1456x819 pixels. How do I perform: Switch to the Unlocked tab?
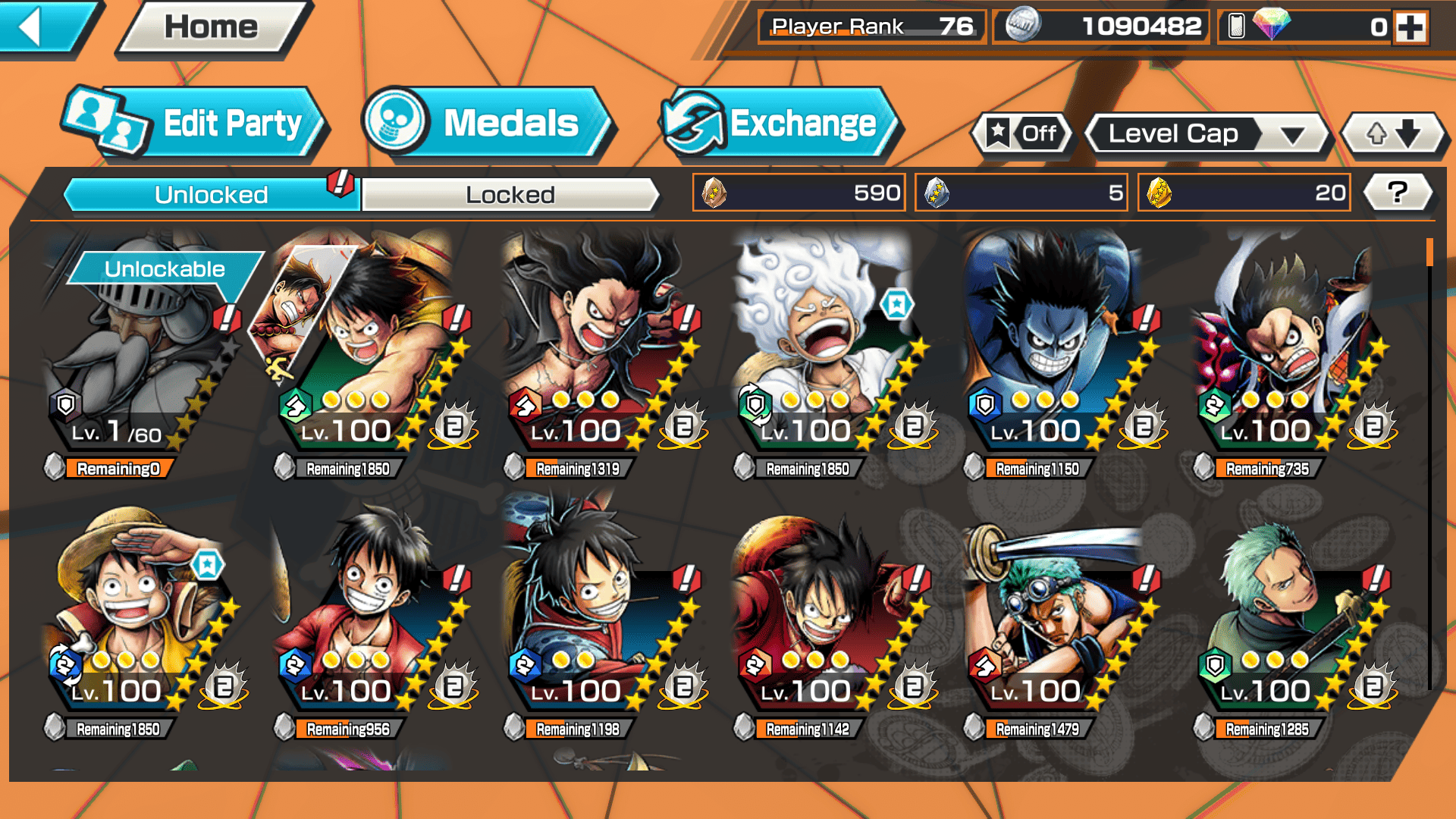coord(210,195)
